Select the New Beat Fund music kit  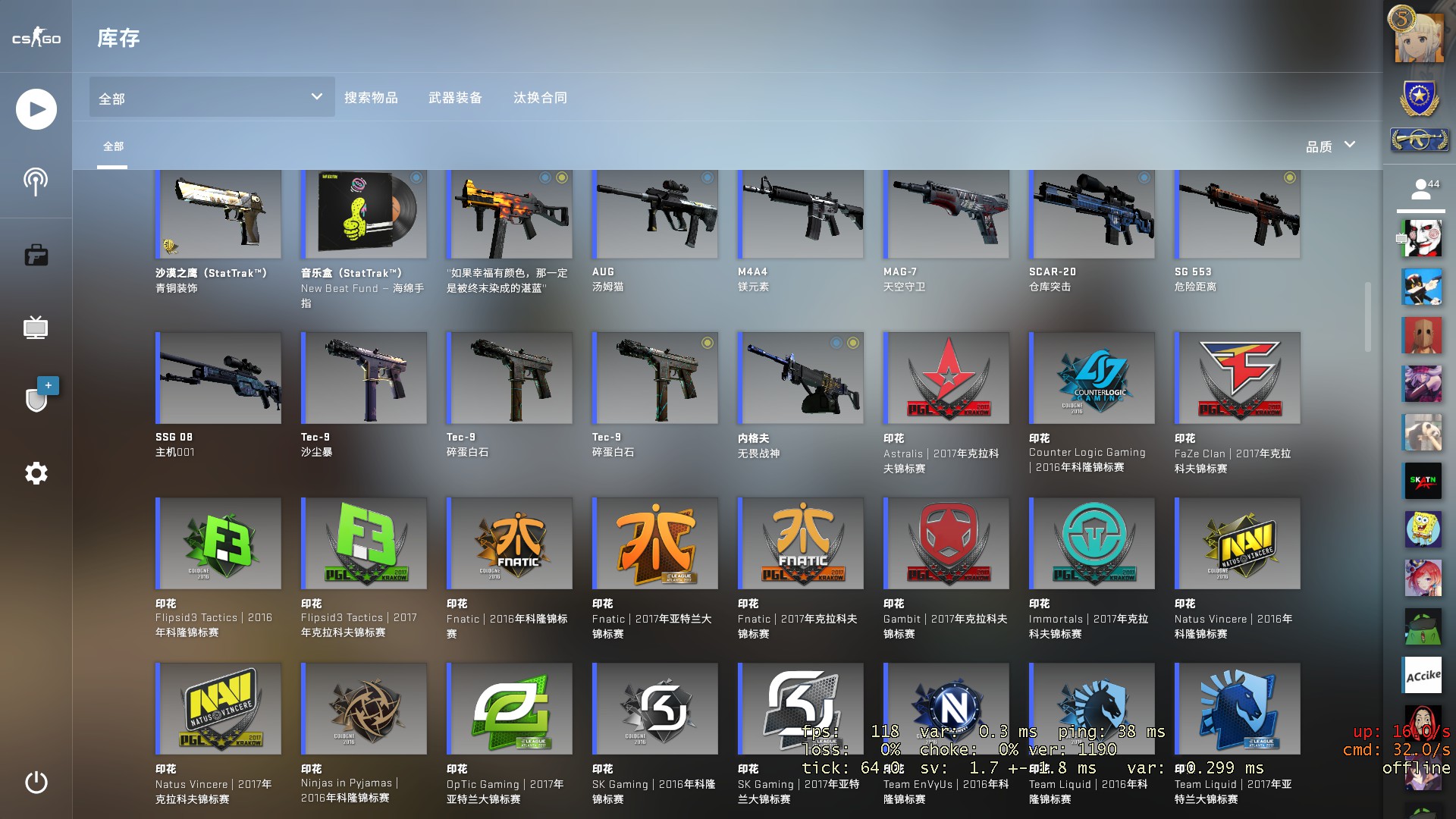(x=364, y=215)
